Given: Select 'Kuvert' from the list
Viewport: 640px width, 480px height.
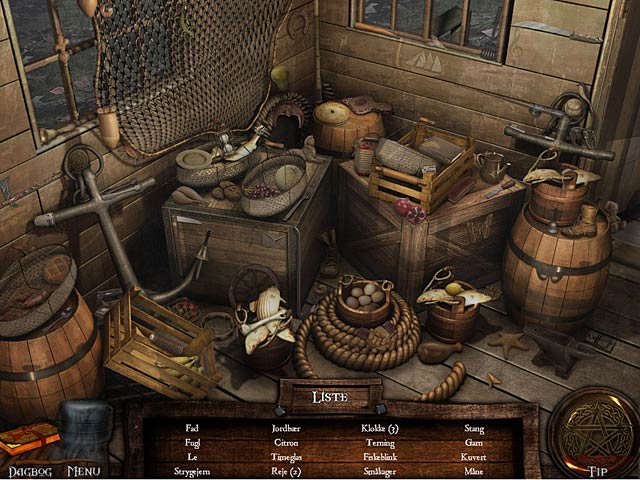Looking at the screenshot, I should pos(474,454).
